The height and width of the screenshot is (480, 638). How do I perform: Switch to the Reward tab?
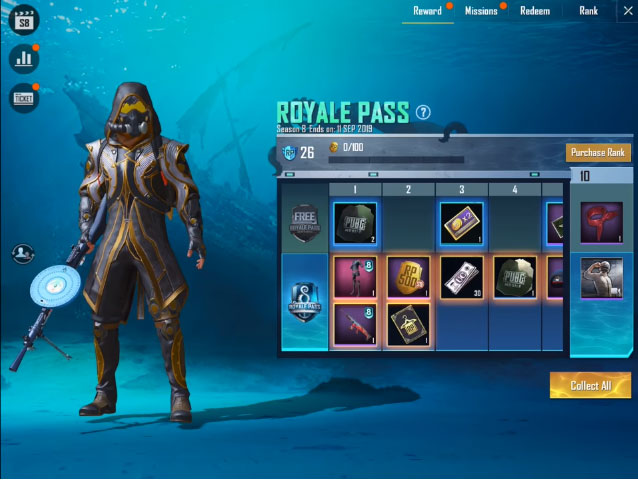tap(428, 11)
